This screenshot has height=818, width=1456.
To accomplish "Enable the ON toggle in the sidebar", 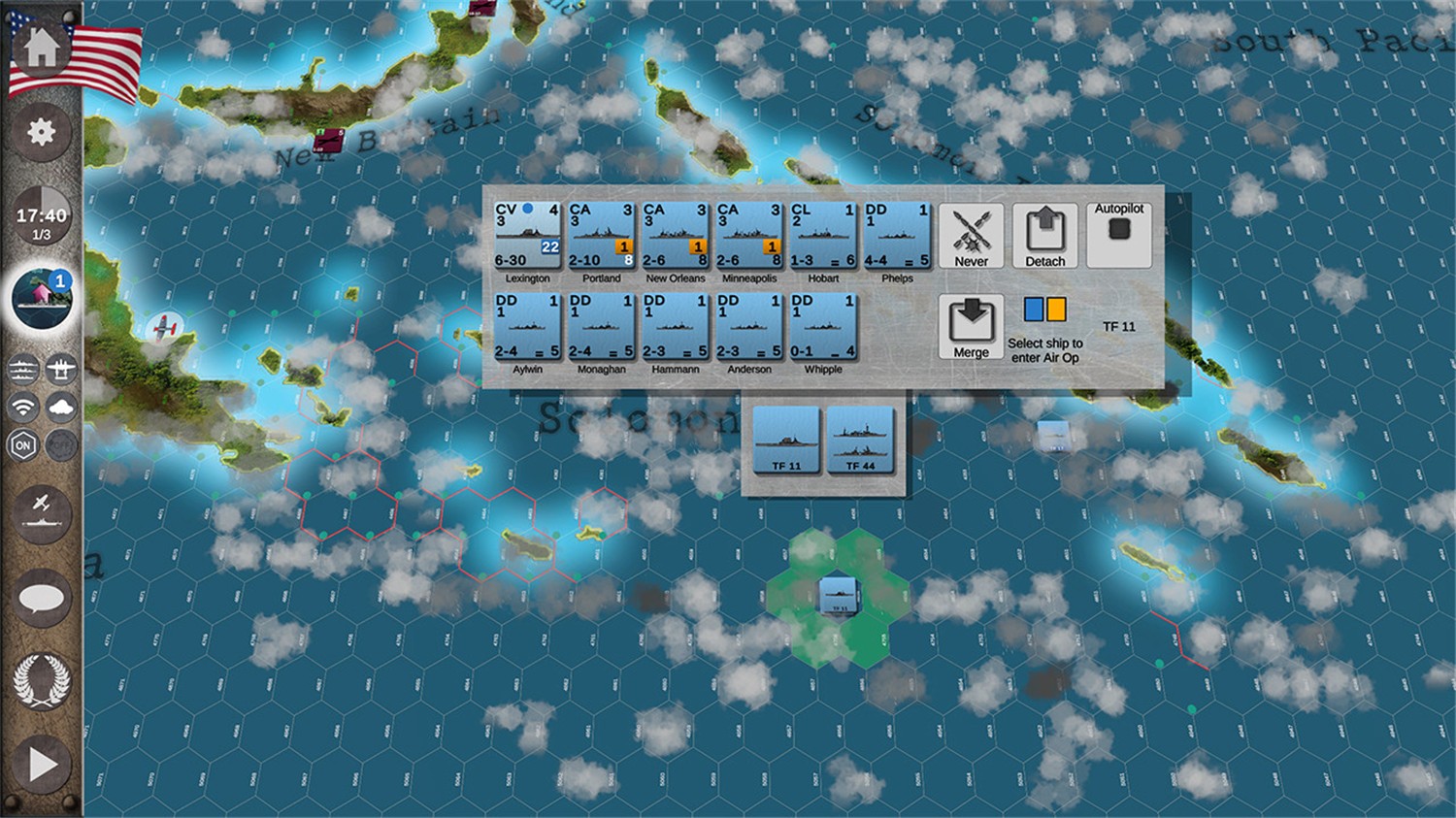I will (21, 444).
